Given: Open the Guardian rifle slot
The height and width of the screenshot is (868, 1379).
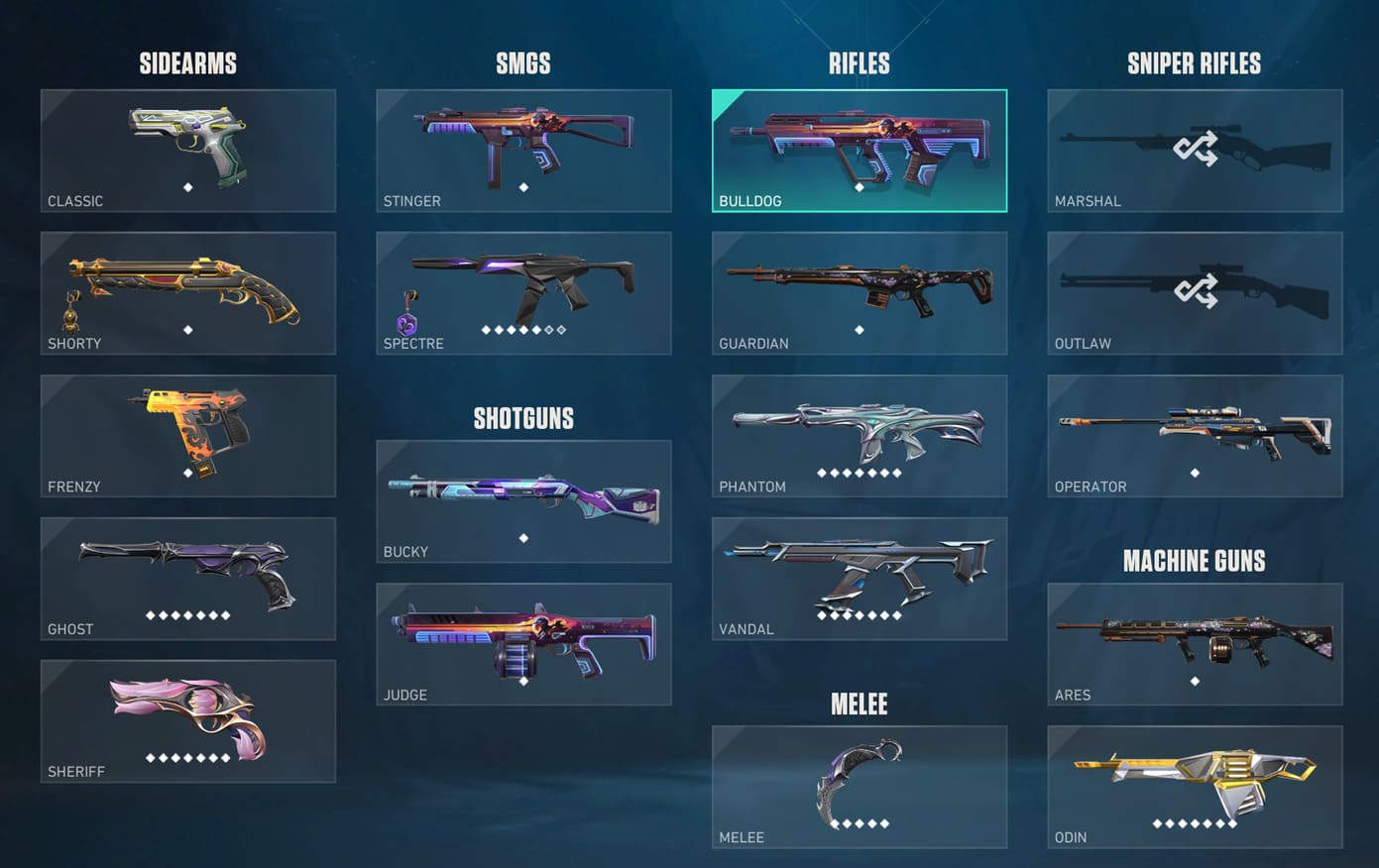Looking at the screenshot, I should (859, 293).
